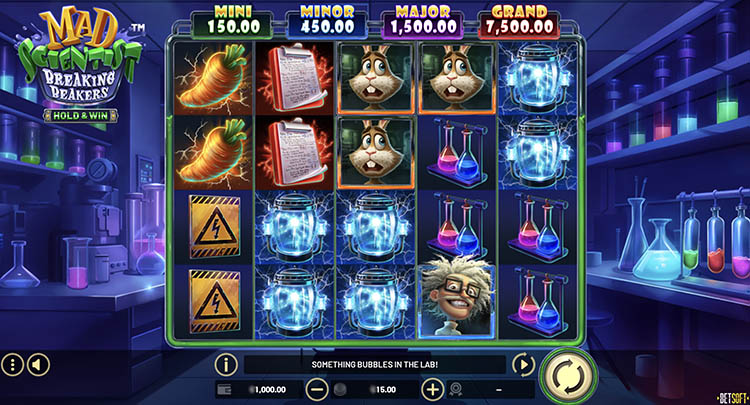
Task: Activate the autoplay arrow button
Action: pyautogui.click(x=522, y=365)
